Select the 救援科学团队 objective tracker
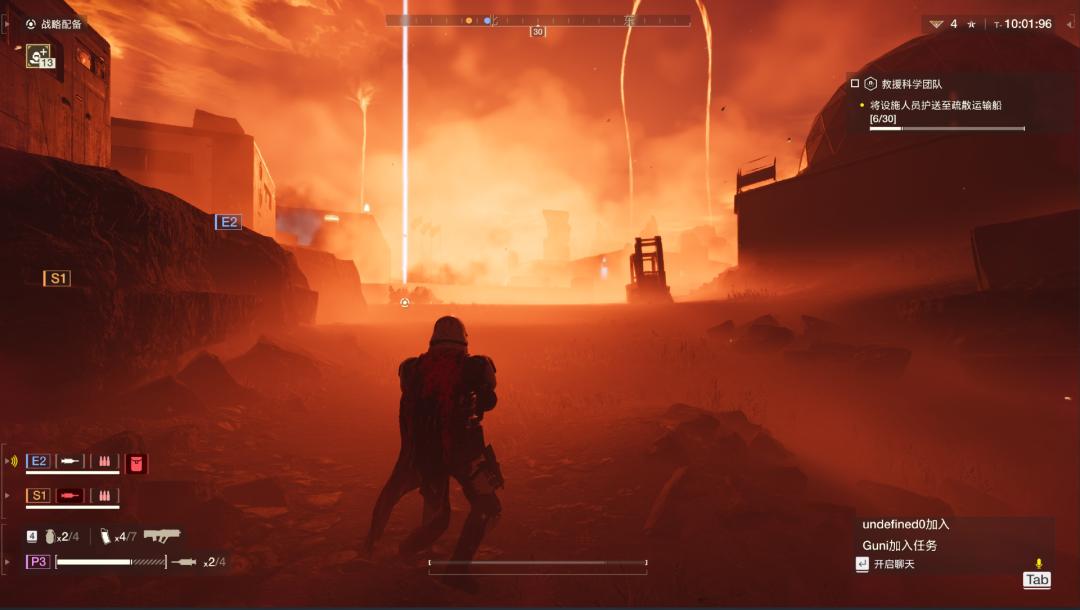 click(x=903, y=84)
